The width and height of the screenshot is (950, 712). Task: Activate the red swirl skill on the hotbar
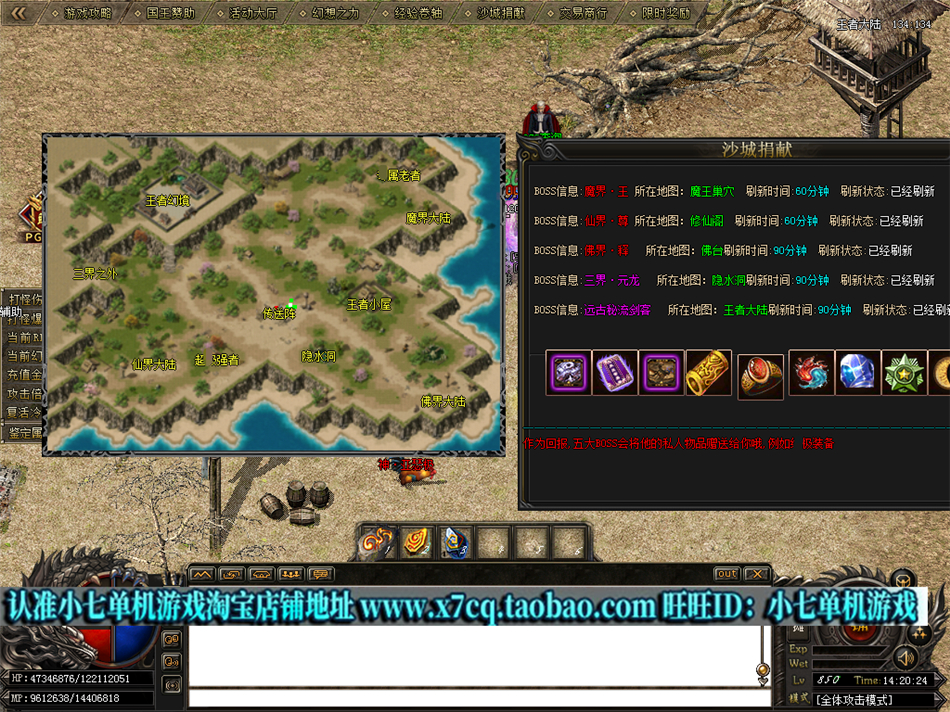tap(376, 542)
